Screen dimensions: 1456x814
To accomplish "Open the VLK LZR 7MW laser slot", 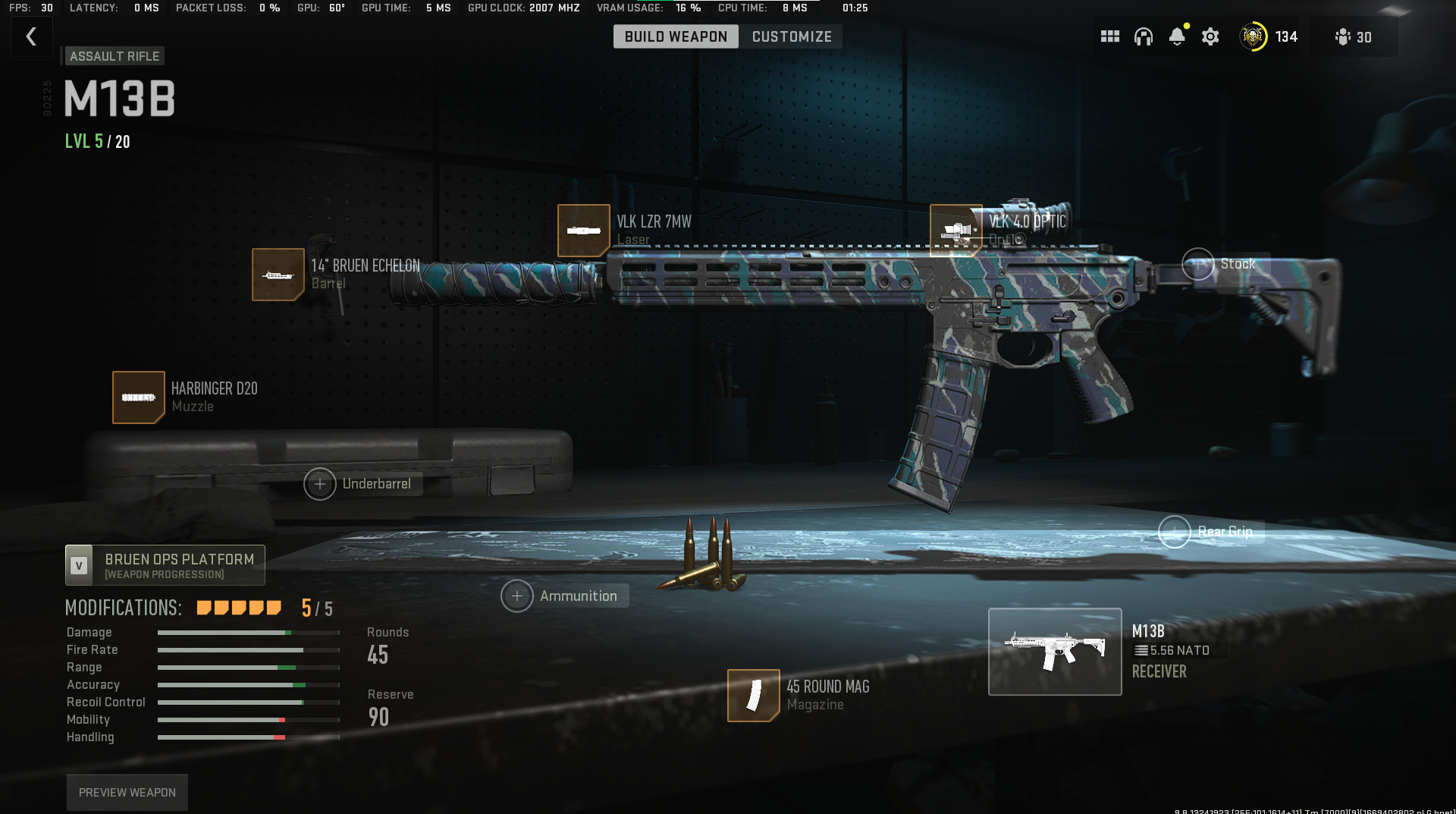I will [x=584, y=231].
